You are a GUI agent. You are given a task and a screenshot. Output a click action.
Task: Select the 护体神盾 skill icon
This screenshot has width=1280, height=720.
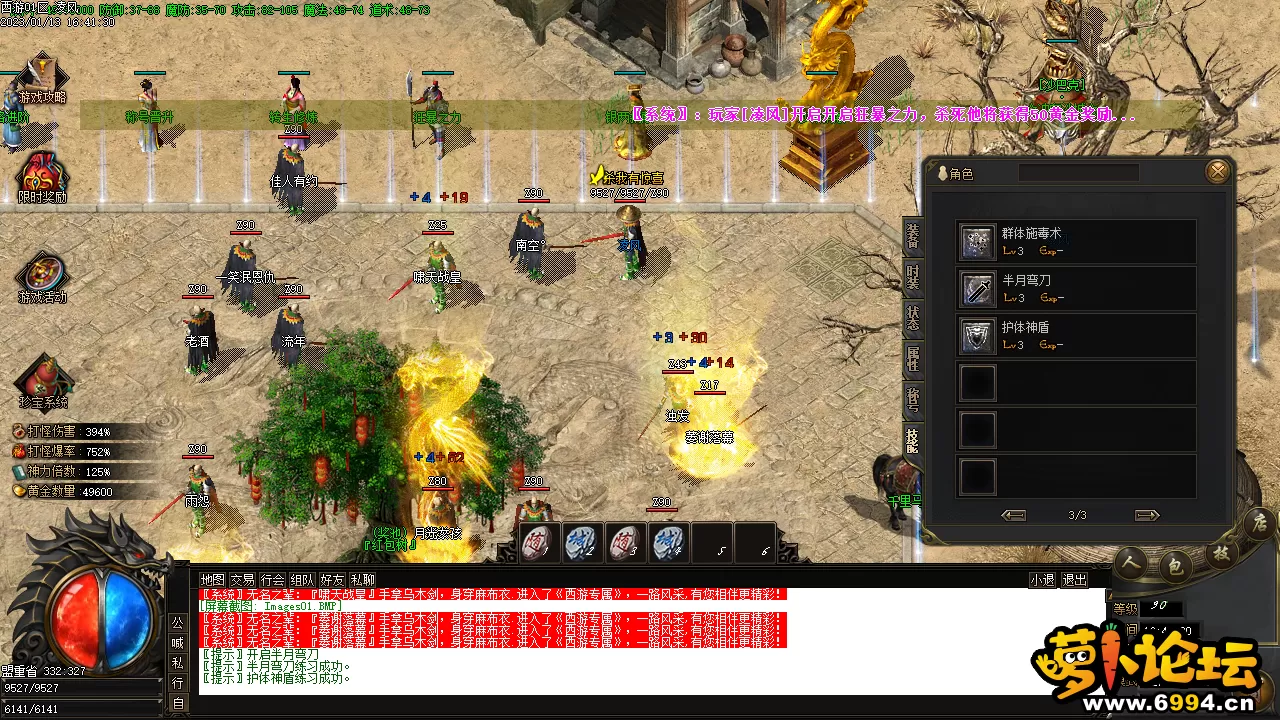coord(977,335)
